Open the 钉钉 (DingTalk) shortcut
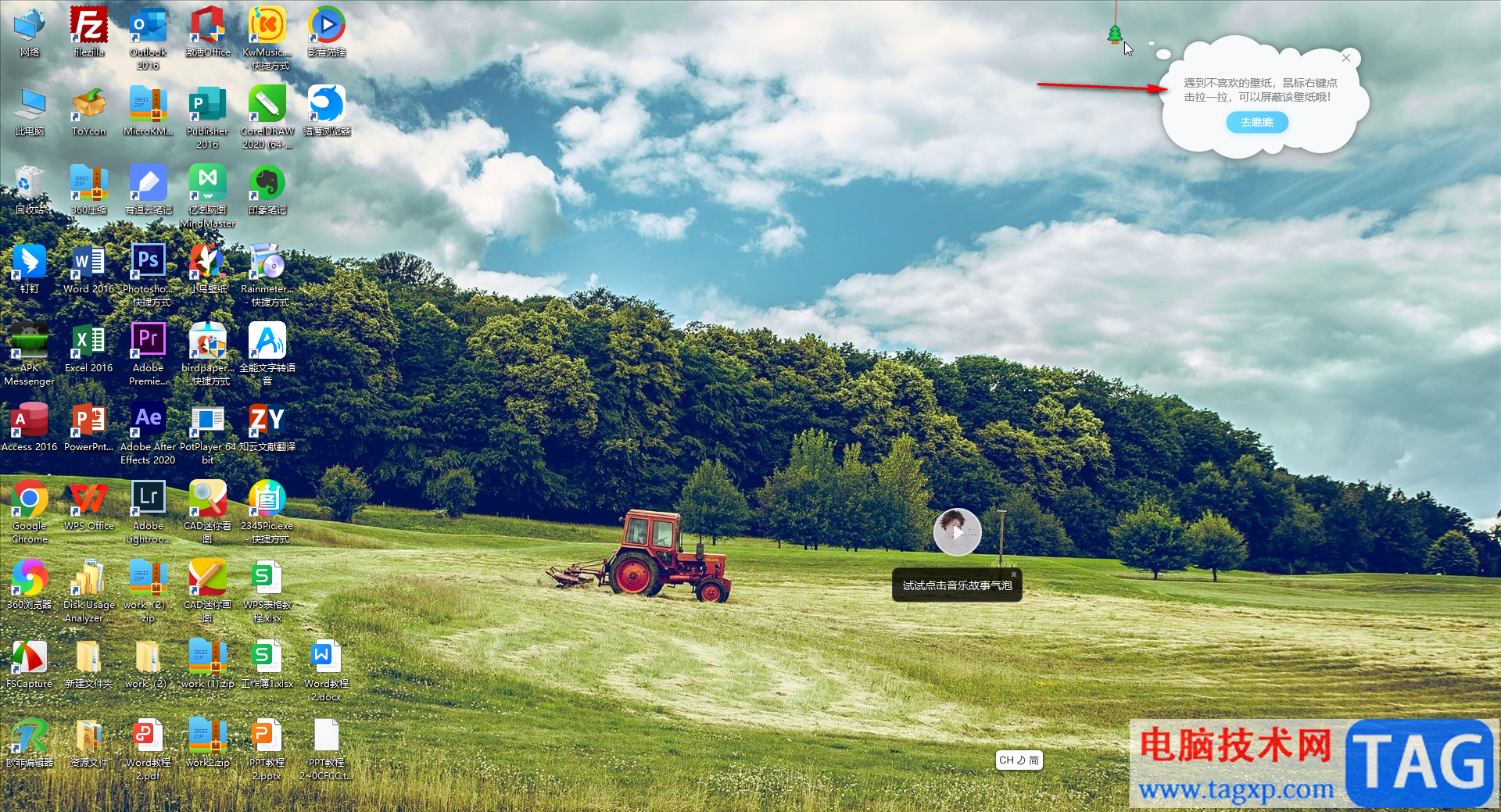Viewport: 1501px width, 812px height. (30, 263)
